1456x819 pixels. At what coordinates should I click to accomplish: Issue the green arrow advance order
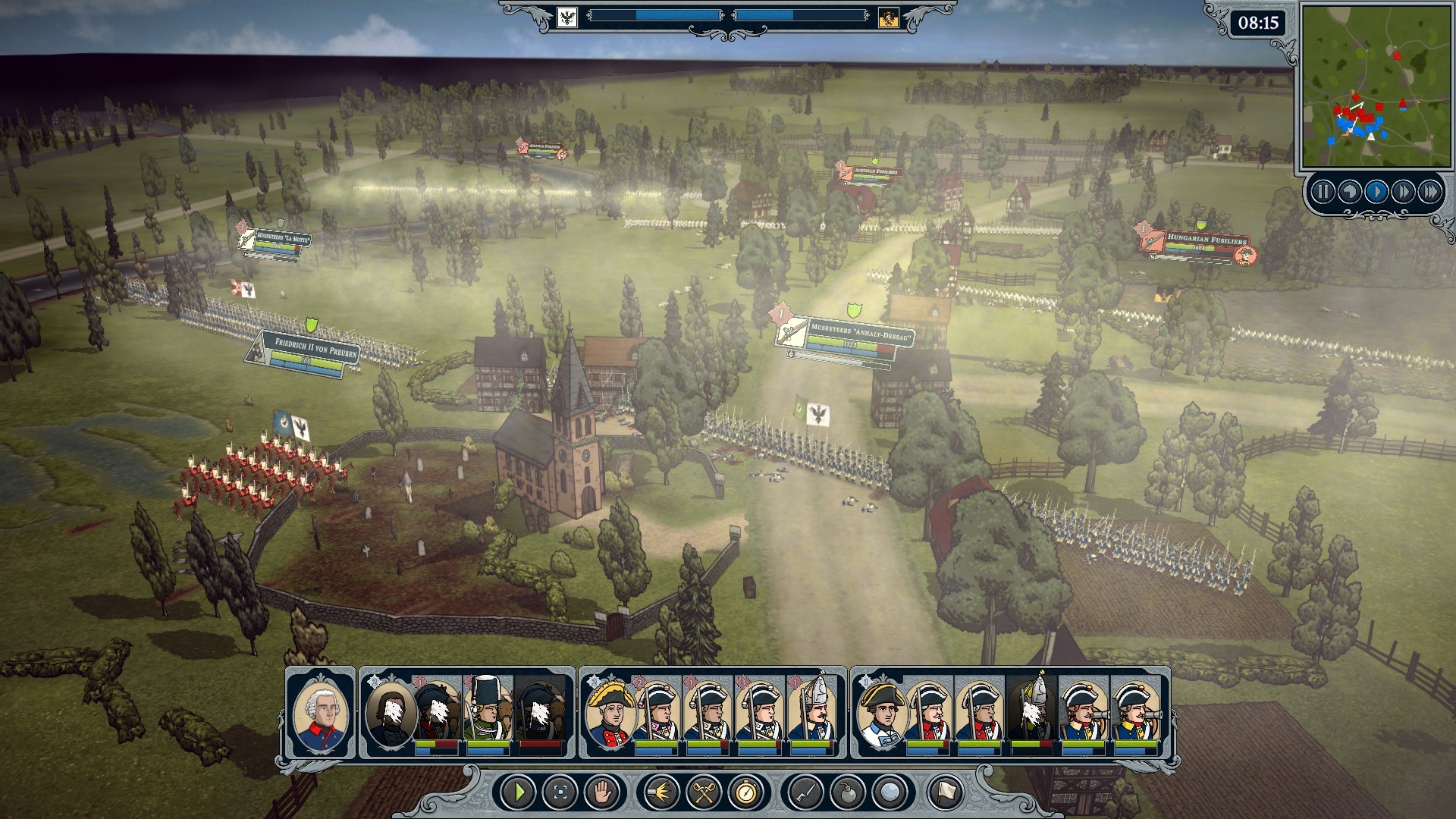(519, 793)
